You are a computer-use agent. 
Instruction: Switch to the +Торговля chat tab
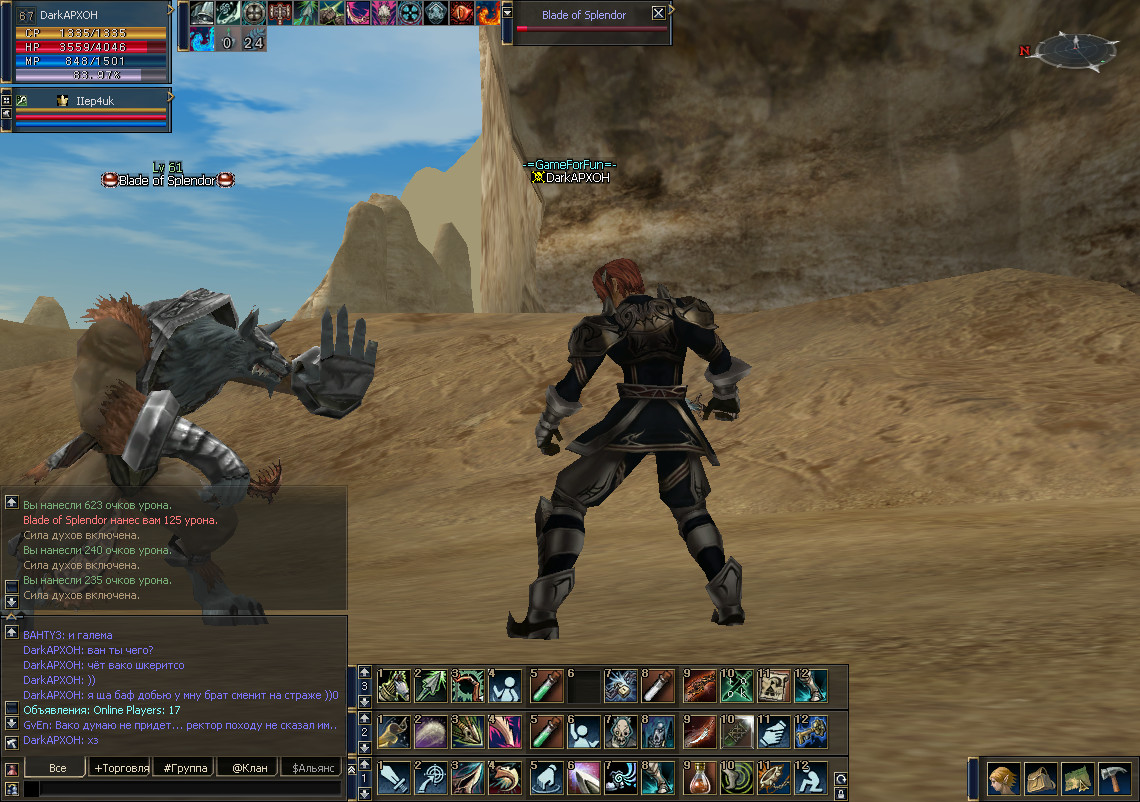coord(120,768)
